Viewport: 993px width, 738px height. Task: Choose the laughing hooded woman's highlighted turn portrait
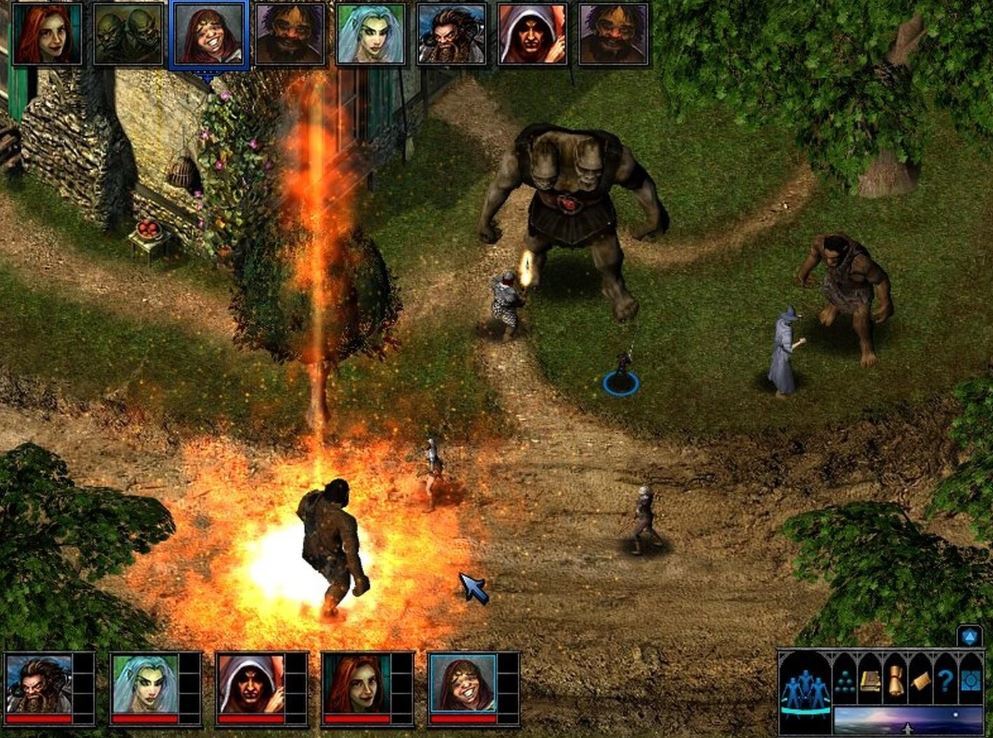(x=208, y=34)
